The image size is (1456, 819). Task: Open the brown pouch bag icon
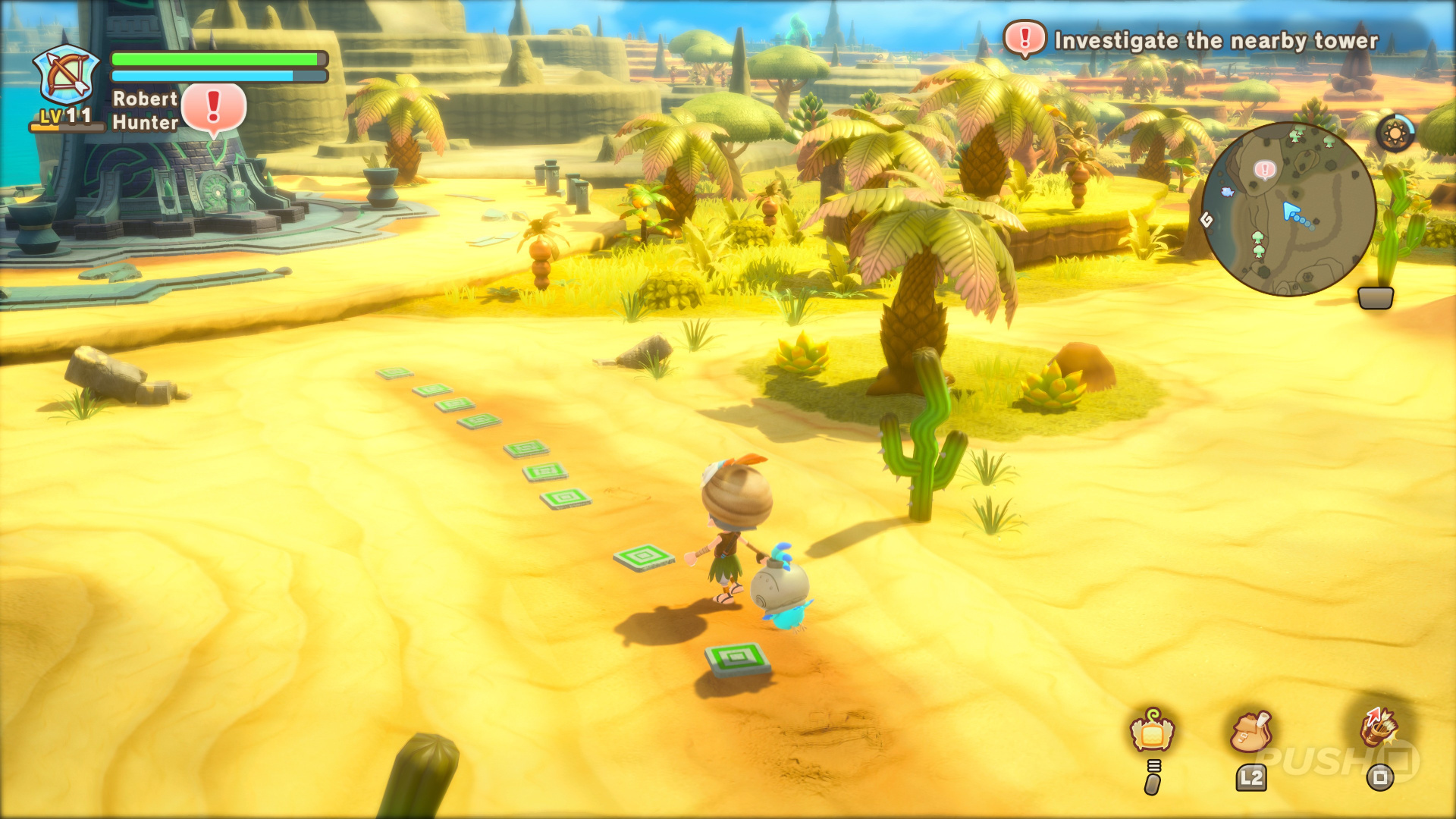click(1250, 731)
